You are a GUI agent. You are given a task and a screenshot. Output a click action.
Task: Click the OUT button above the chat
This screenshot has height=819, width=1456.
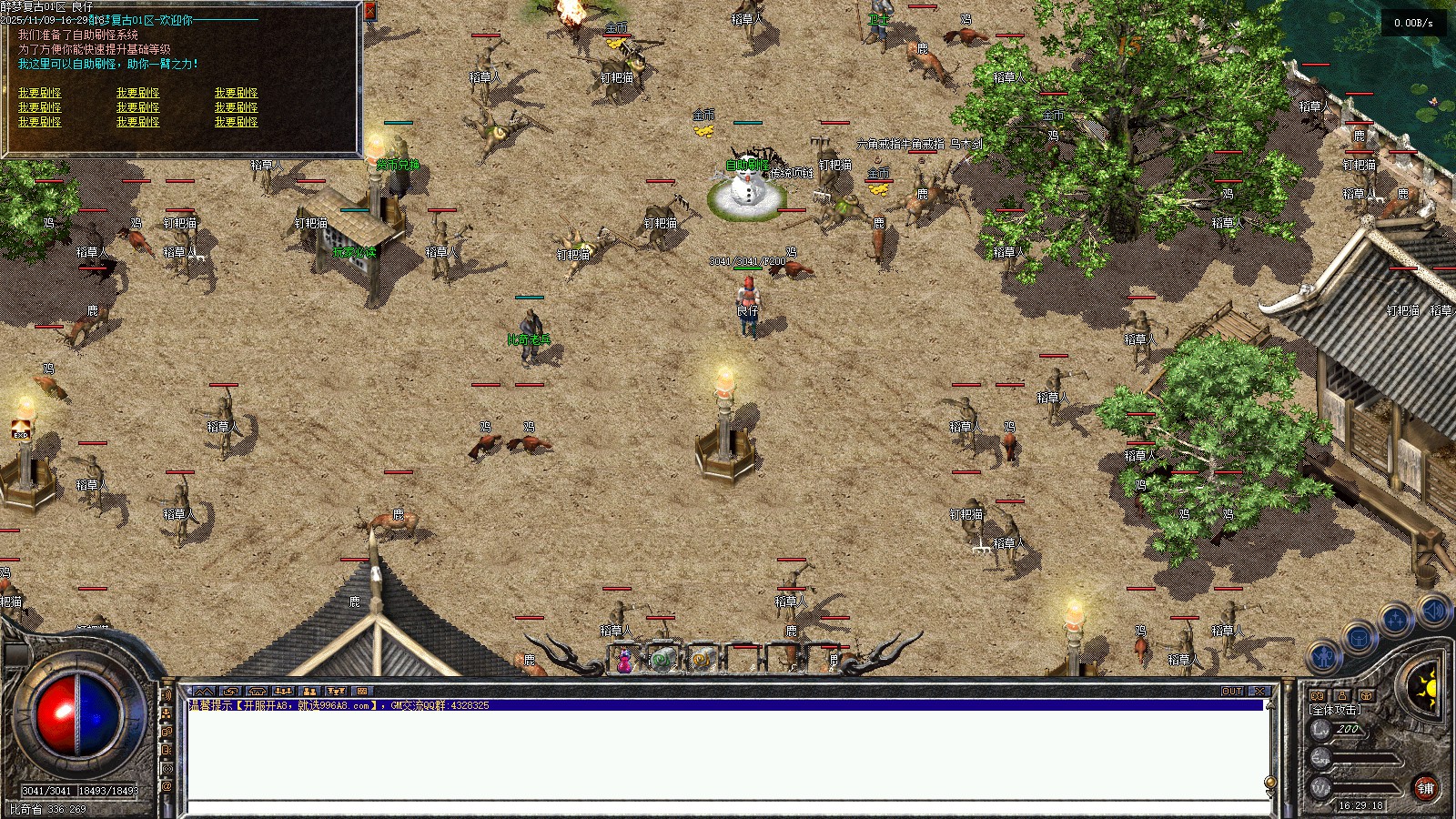point(1232,692)
